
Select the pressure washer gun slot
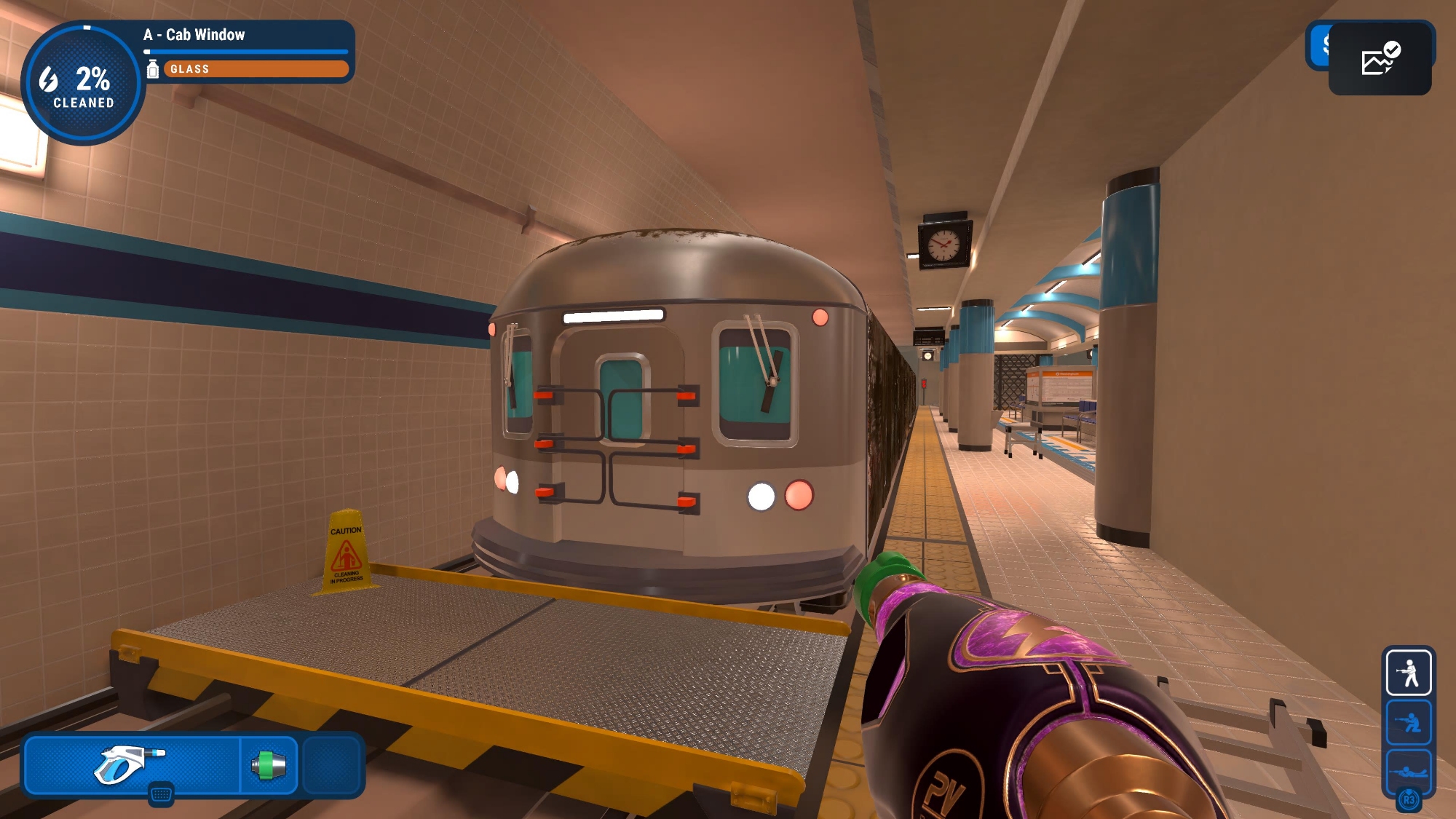(131, 764)
